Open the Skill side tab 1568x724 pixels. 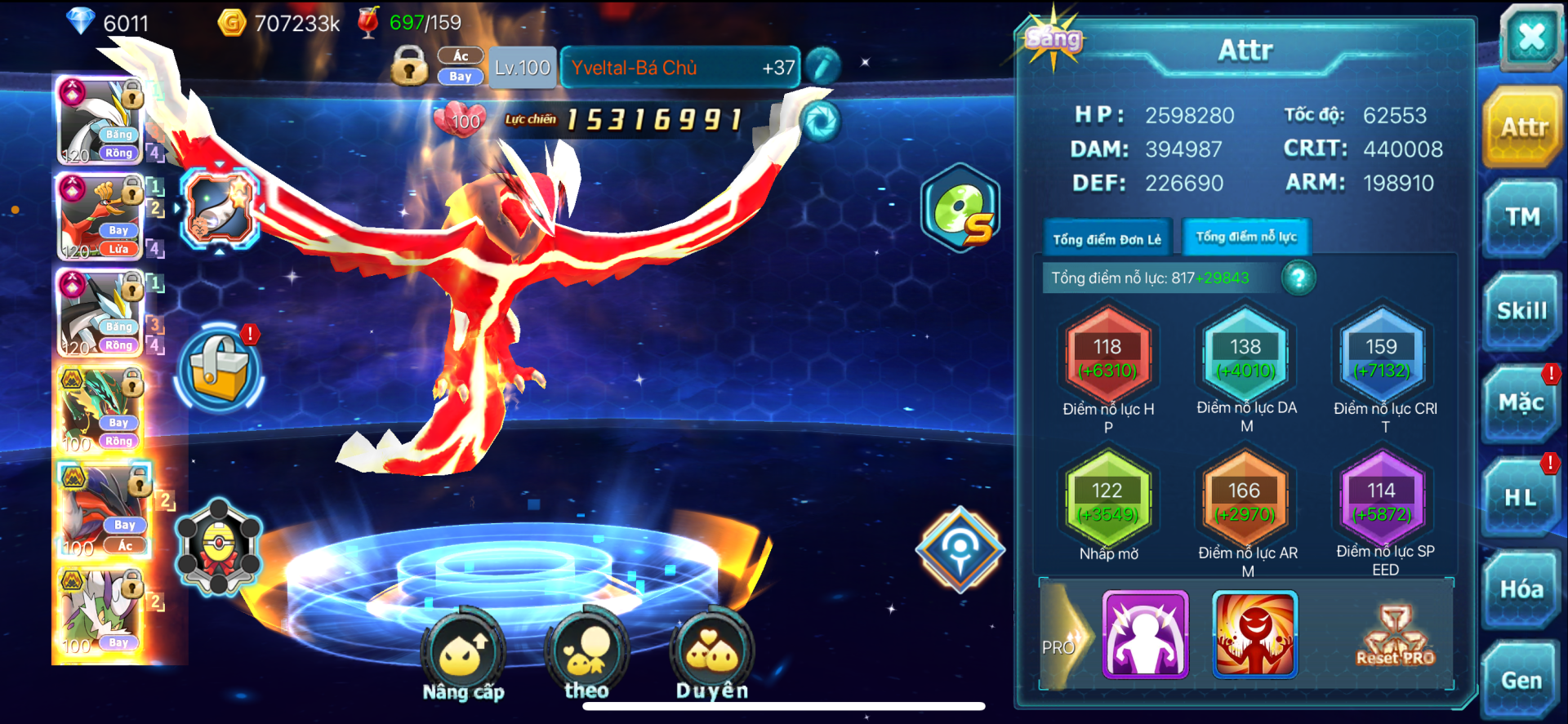pyautogui.click(x=1522, y=311)
